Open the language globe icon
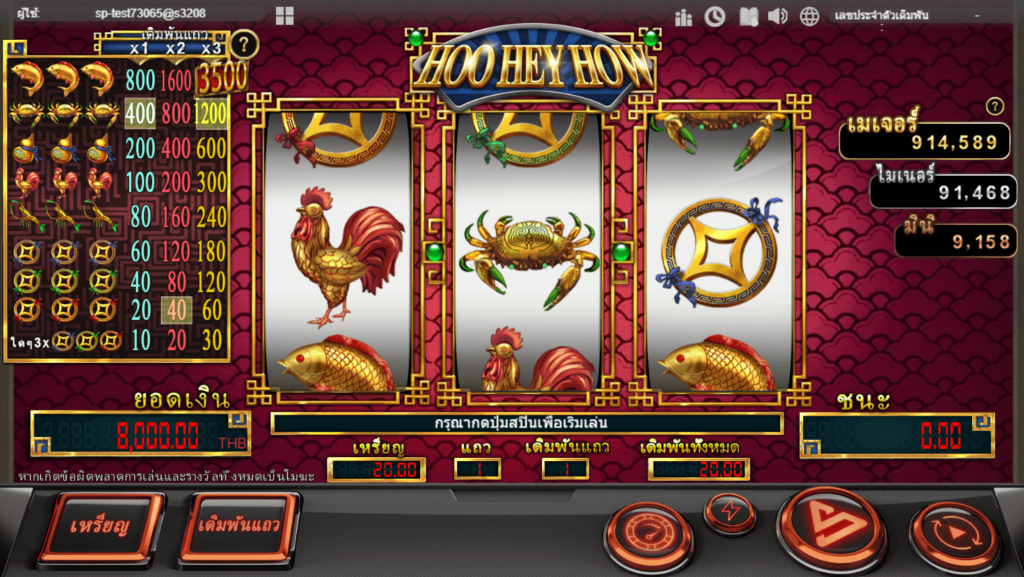Screen dimensions: 1024x577 (810, 16)
